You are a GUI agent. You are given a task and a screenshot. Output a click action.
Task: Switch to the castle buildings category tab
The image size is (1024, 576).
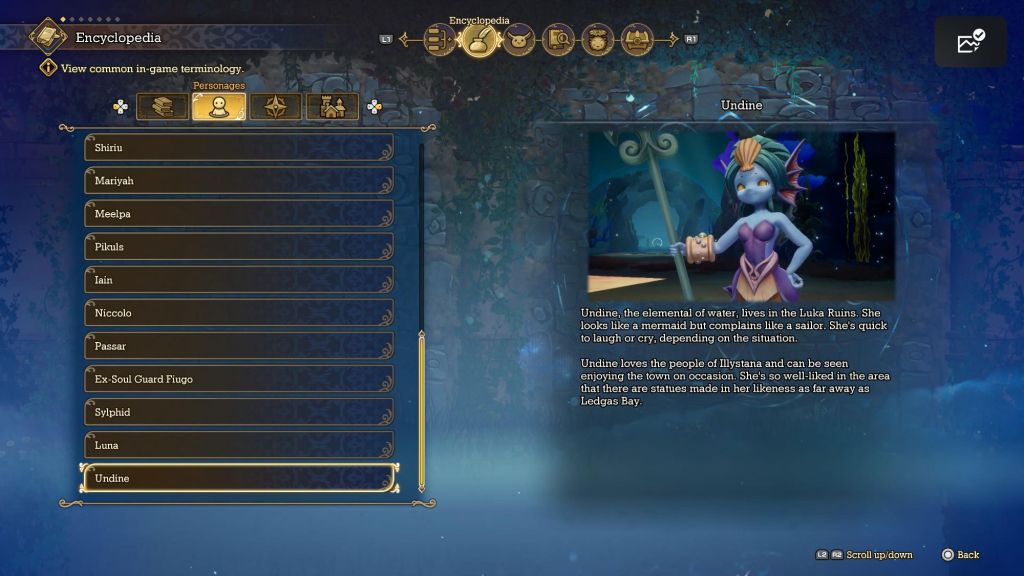click(332, 106)
